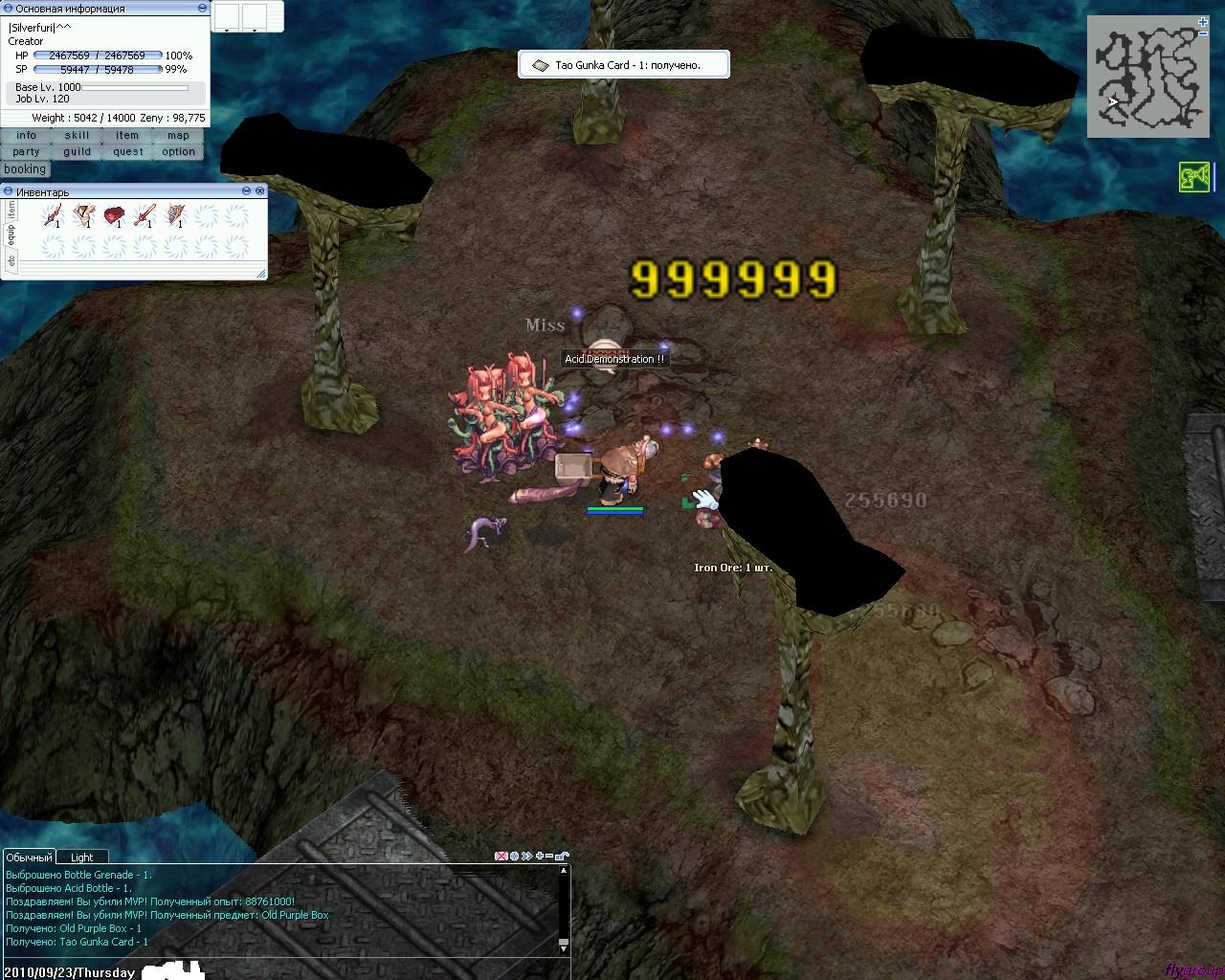The height and width of the screenshot is (980, 1225).
Task: Open the map button
Action: point(178,136)
